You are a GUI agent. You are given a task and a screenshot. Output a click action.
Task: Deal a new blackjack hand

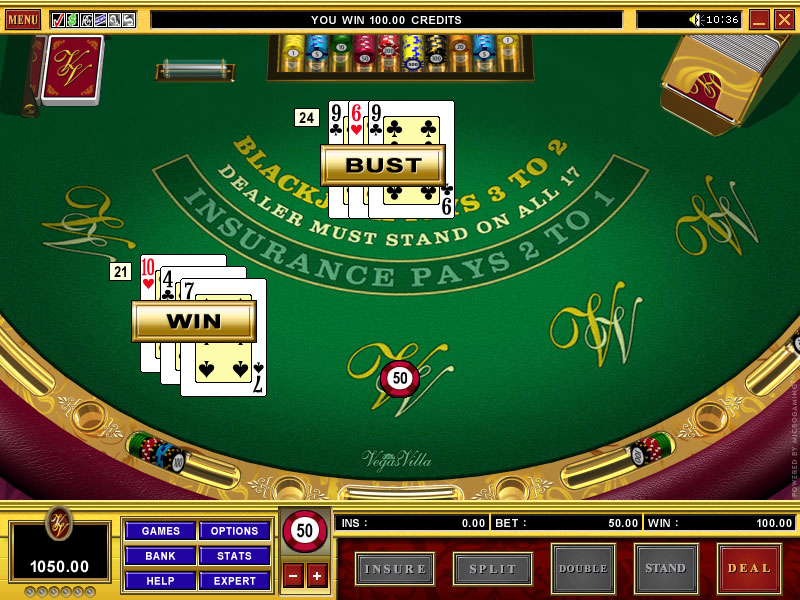749,568
